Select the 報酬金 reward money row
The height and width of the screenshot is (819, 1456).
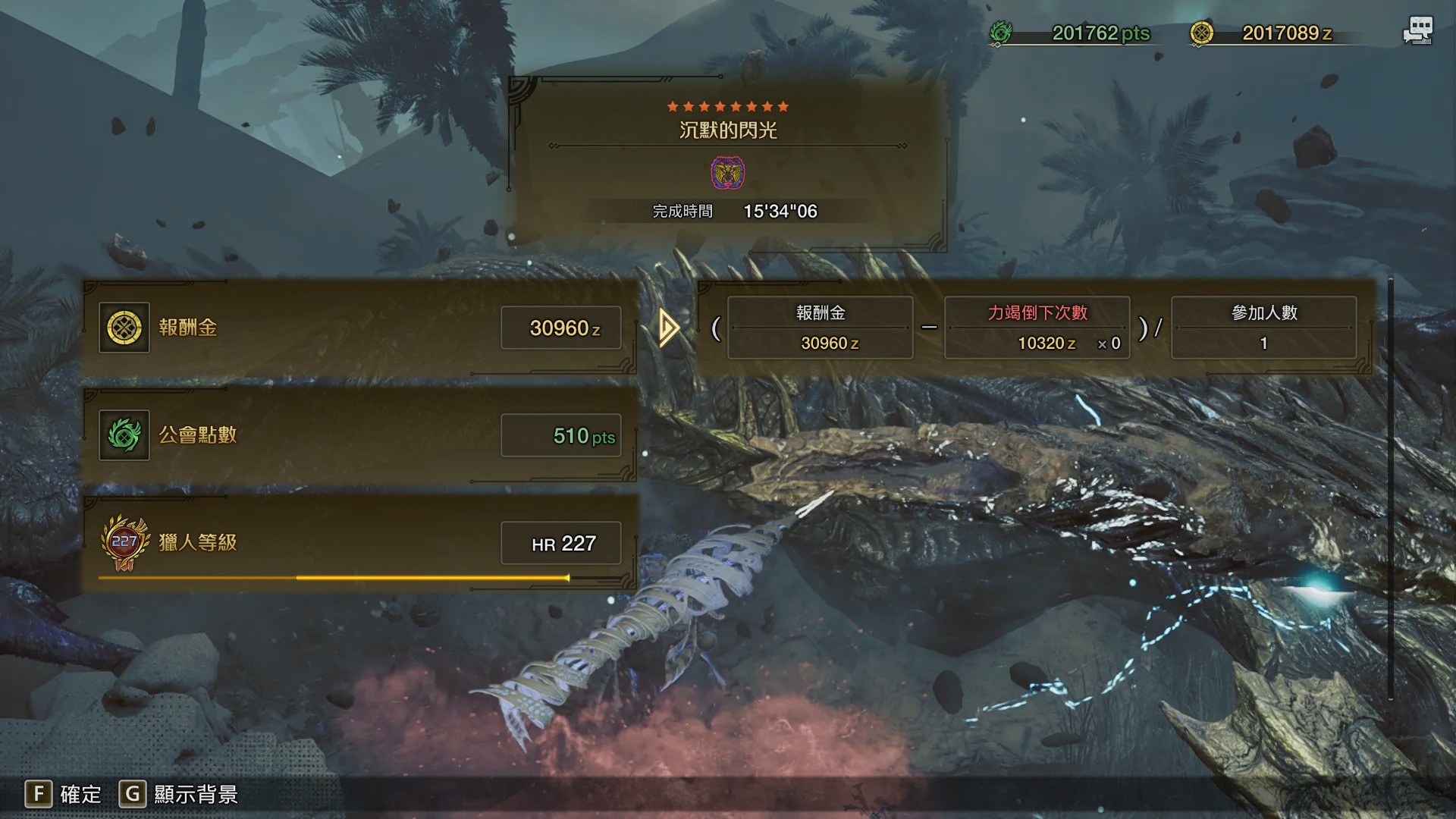click(x=359, y=328)
